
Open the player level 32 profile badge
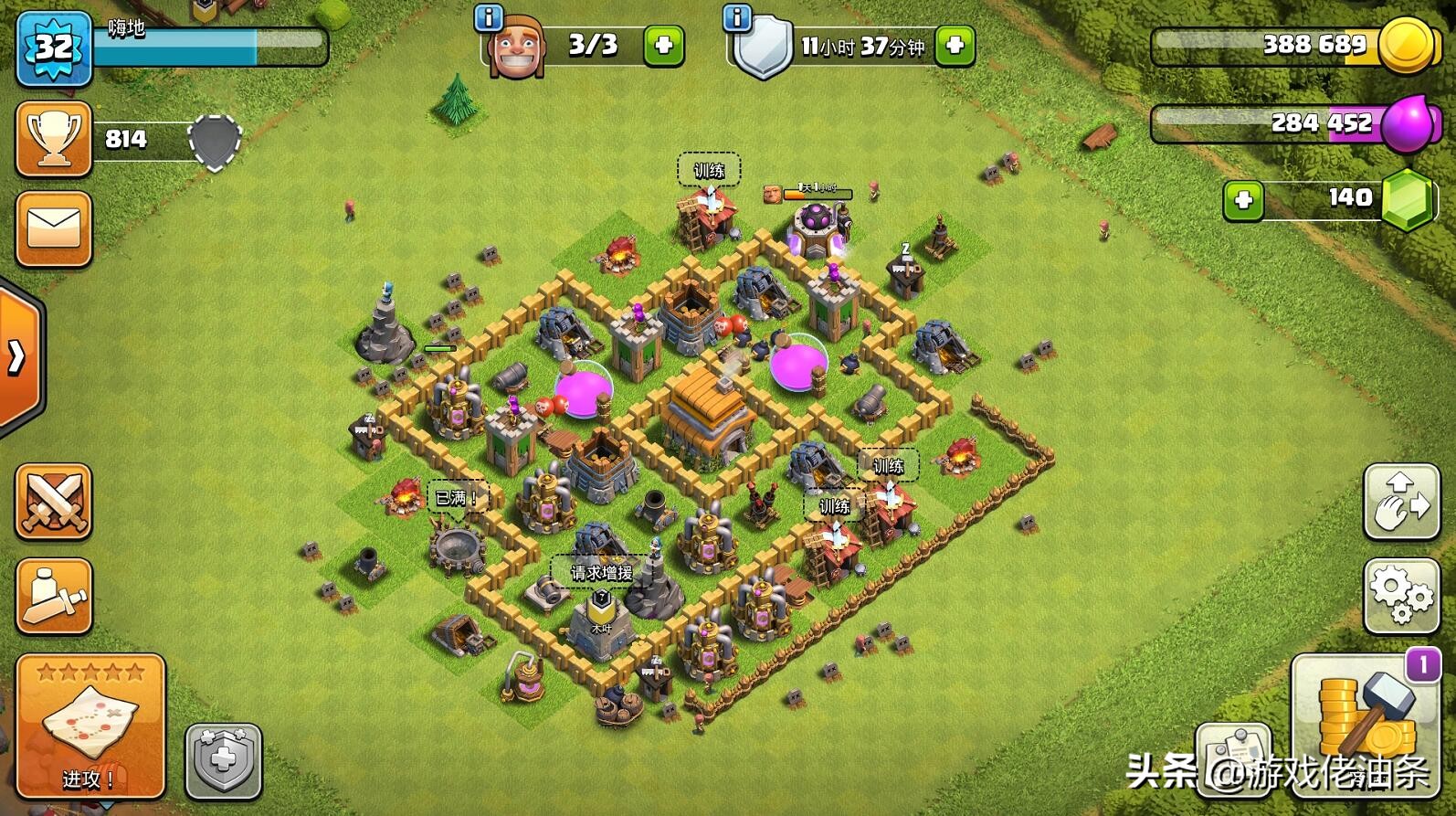tap(54, 48)
